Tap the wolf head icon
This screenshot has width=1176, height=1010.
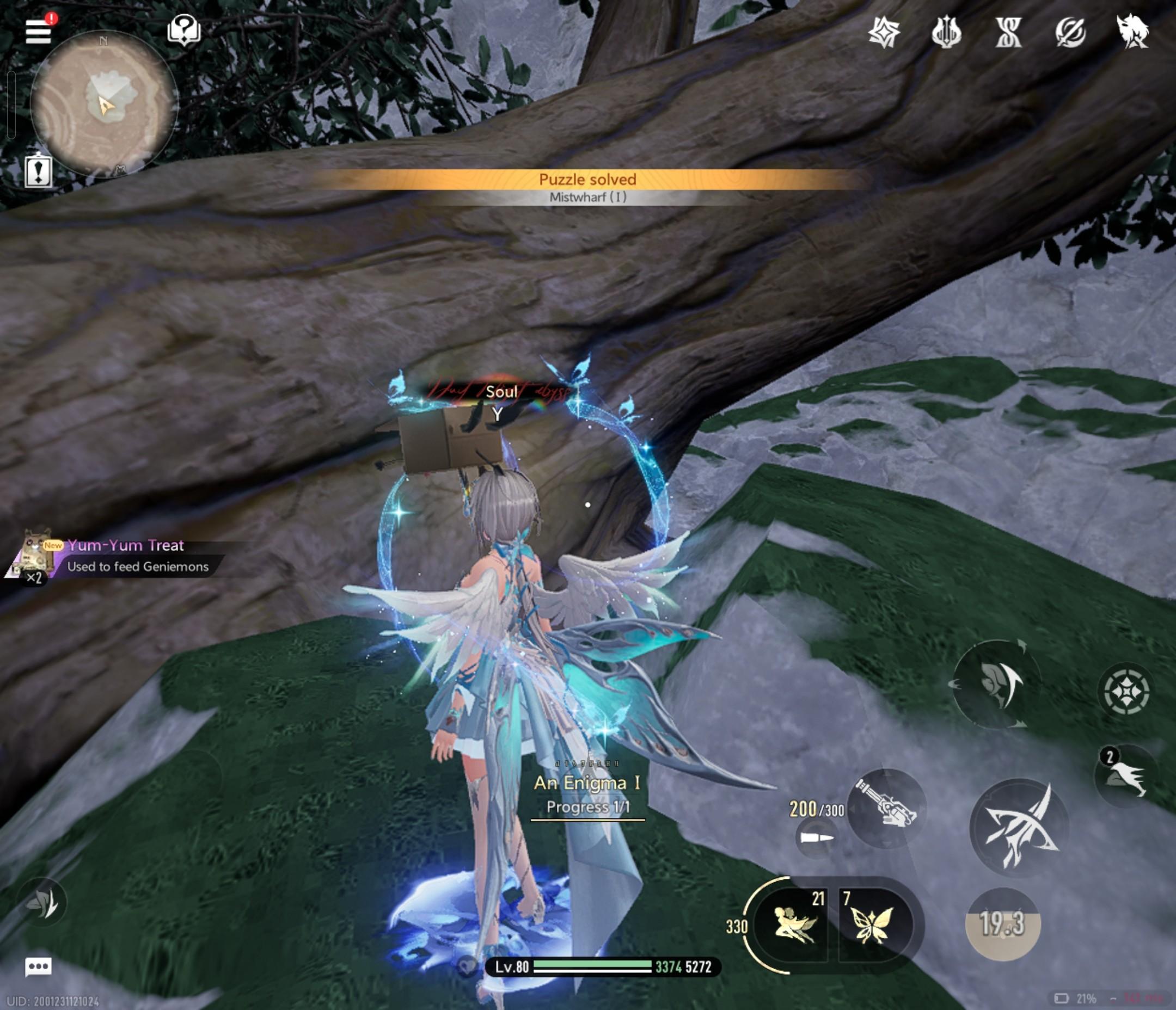[1132, 30]
